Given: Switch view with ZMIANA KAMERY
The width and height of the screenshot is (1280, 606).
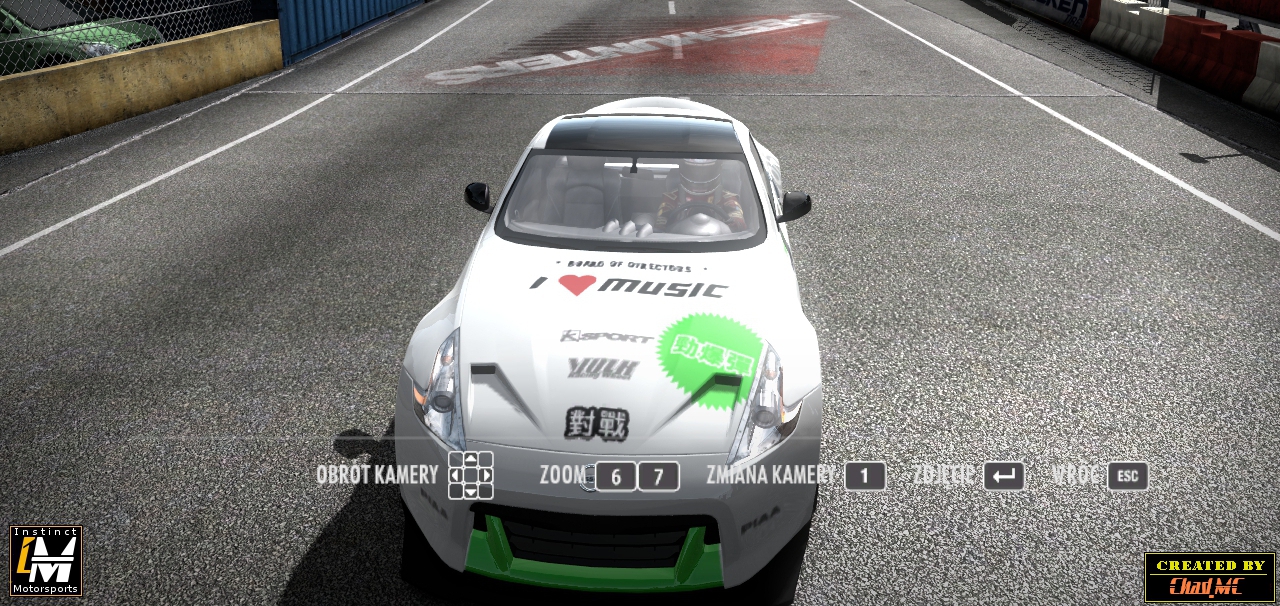Looking at the screenshot, I should (864, 476).
